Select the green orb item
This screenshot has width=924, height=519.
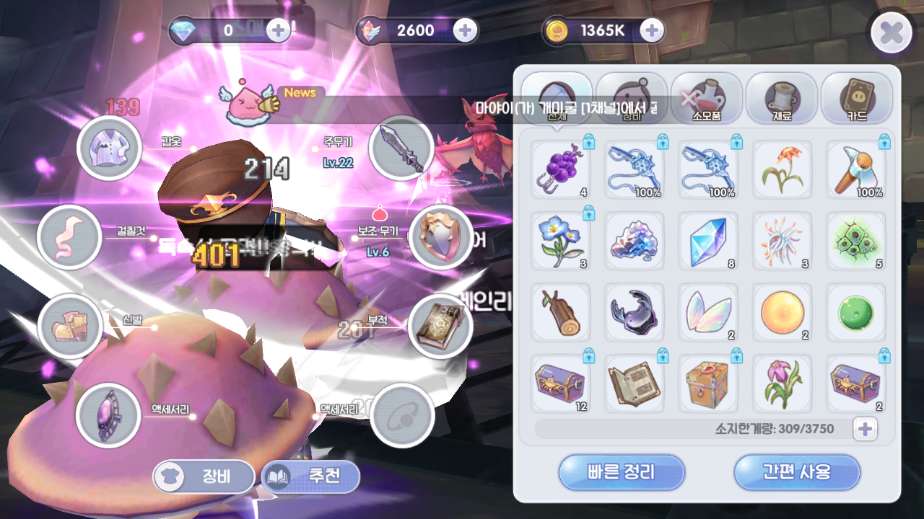tap(856, 312)
